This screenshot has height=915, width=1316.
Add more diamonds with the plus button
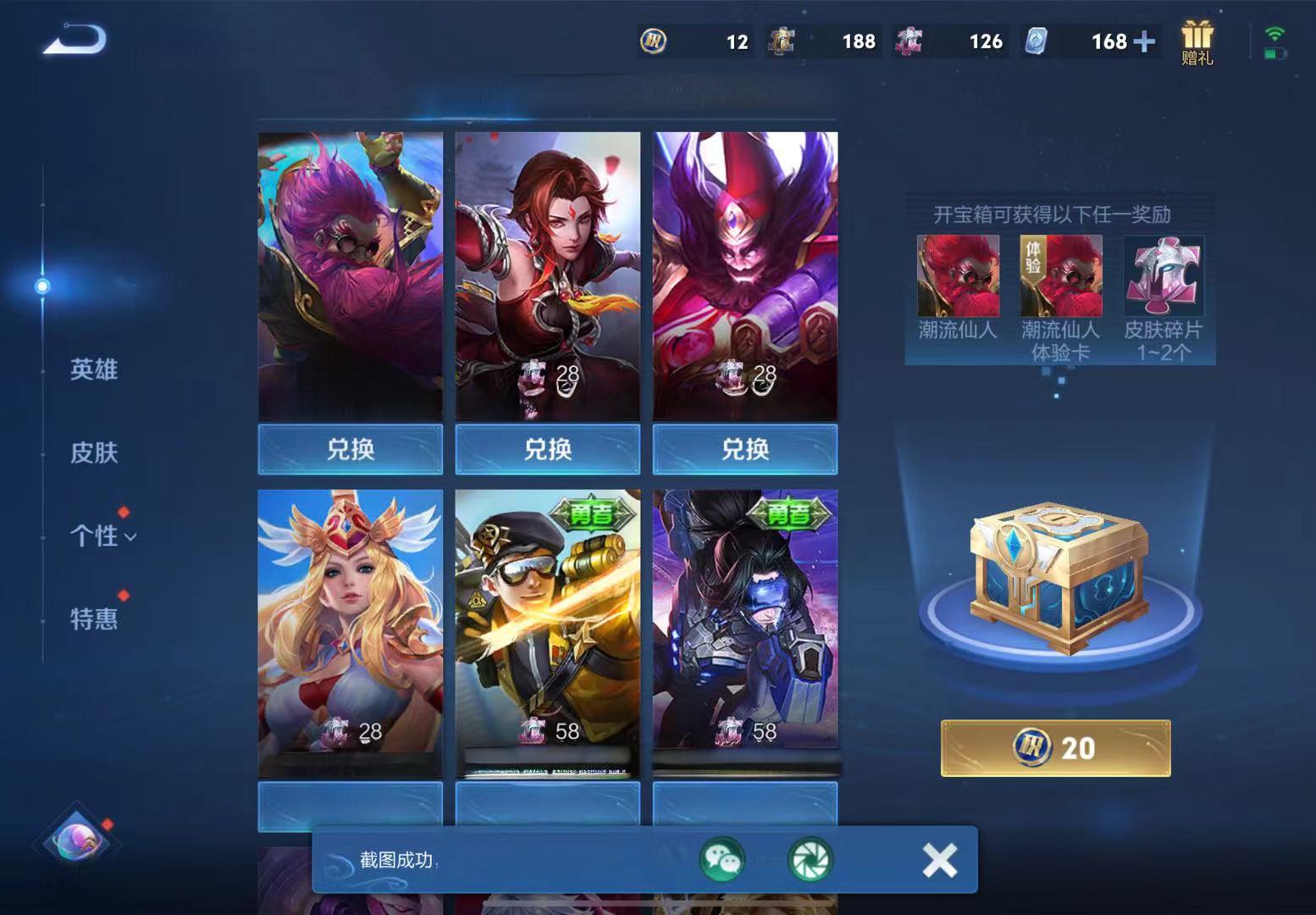pyautogui.click(x=1144, y=42)
